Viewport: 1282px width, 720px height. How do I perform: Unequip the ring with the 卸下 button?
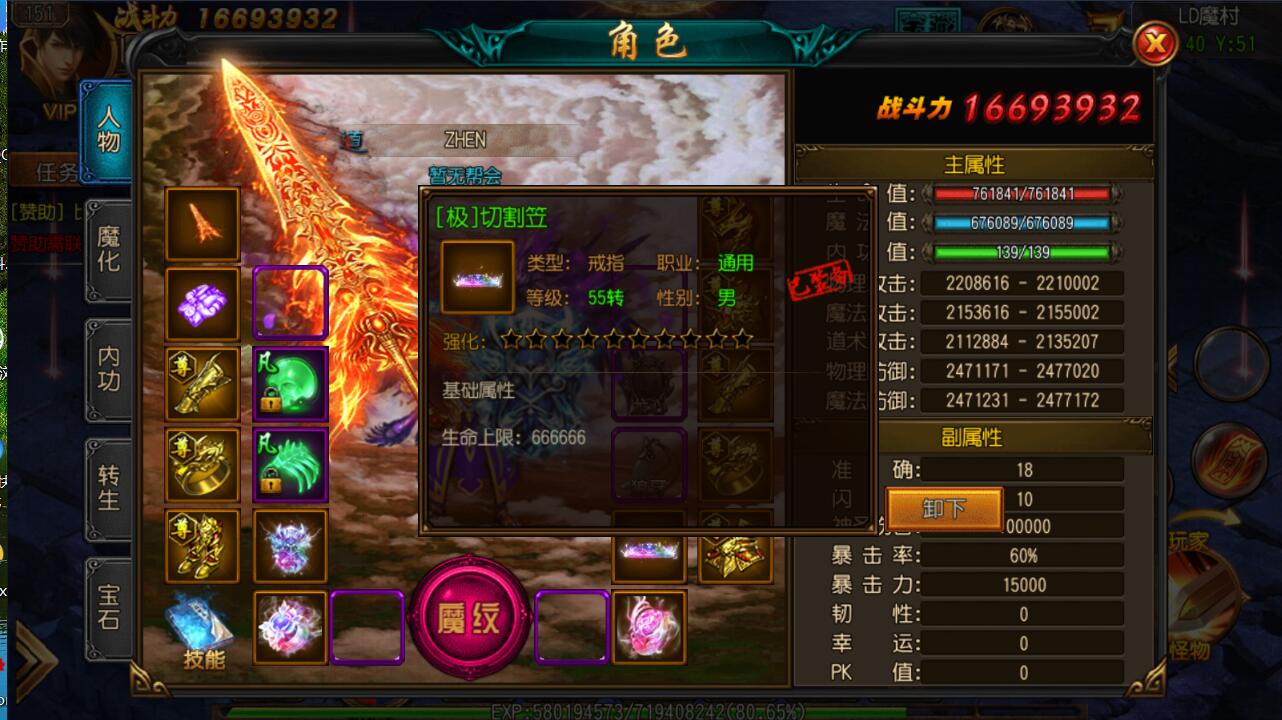click(944, 509)
